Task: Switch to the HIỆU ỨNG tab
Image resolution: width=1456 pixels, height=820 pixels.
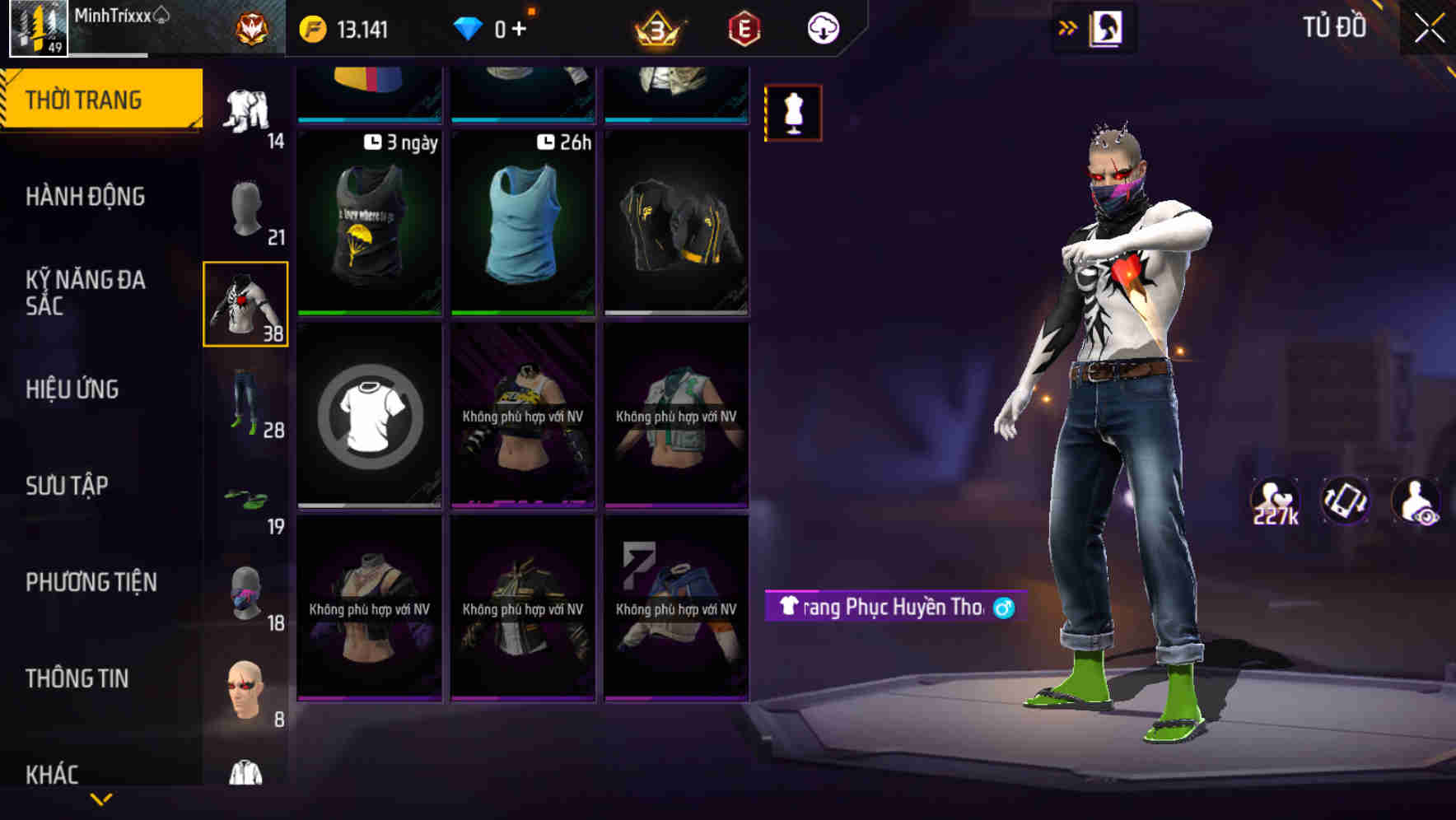Action: click(x=72, y=389)
